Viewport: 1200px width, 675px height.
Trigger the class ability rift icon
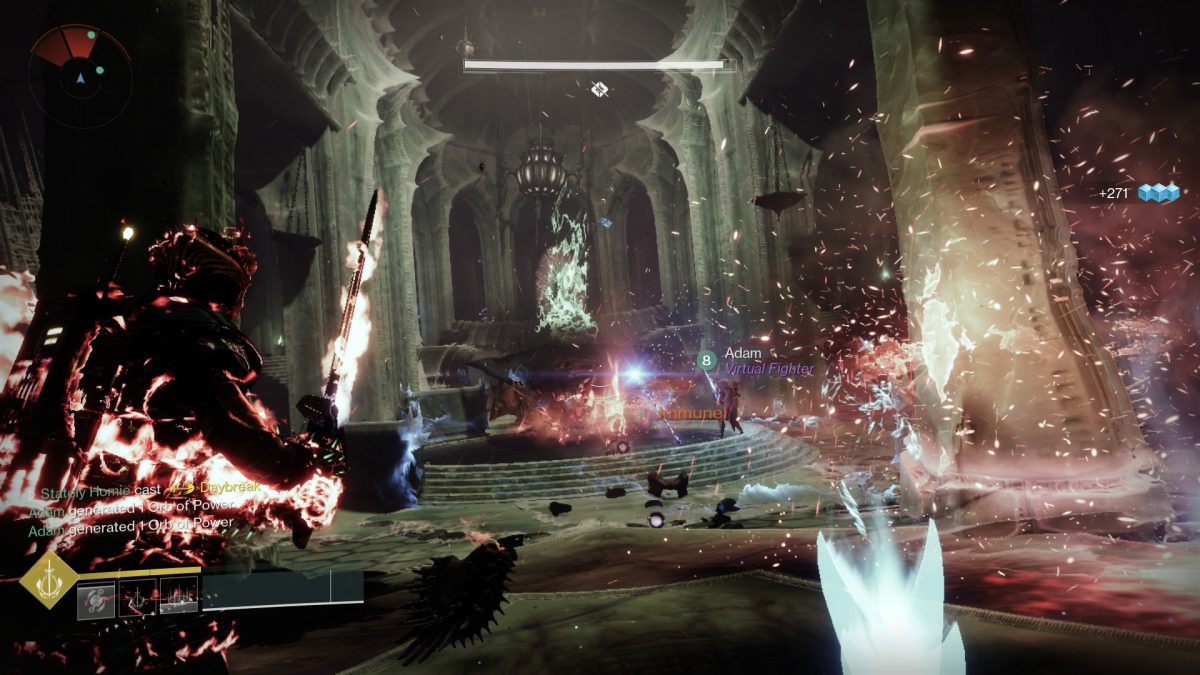coord(179,598)
